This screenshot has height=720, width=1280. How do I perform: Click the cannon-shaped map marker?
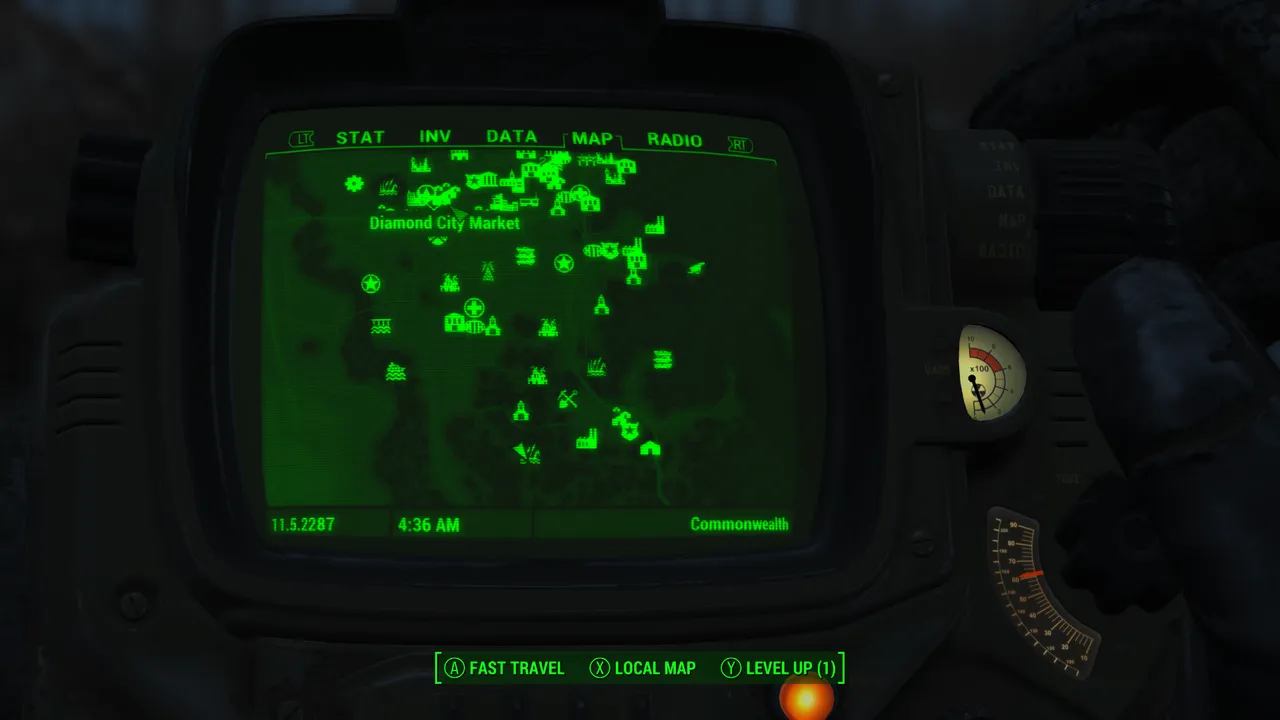point(696,267)
